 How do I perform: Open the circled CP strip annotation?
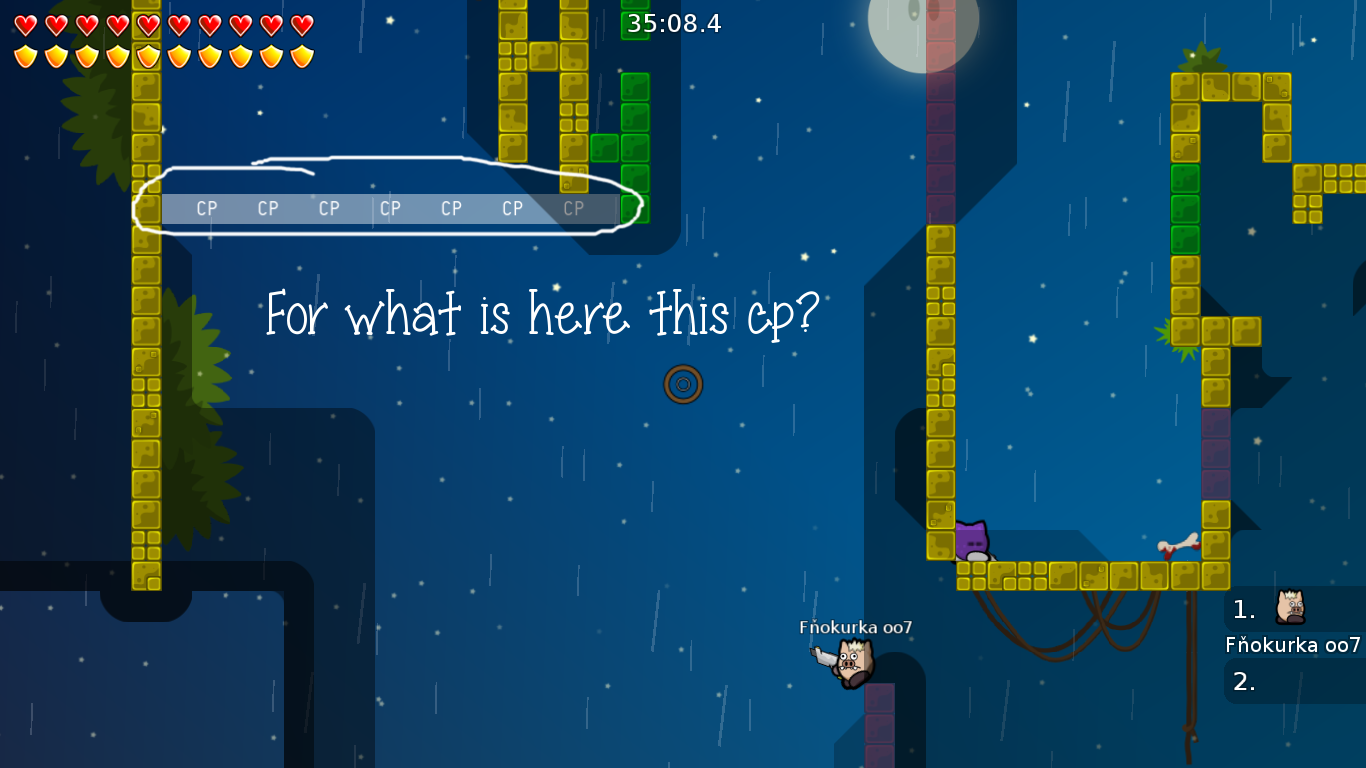click(x=388, y=196)
